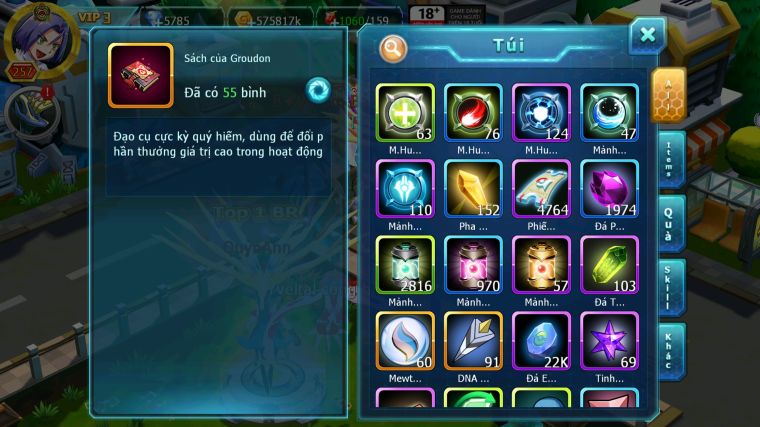Switch to the Quà tab

point(671,223)
